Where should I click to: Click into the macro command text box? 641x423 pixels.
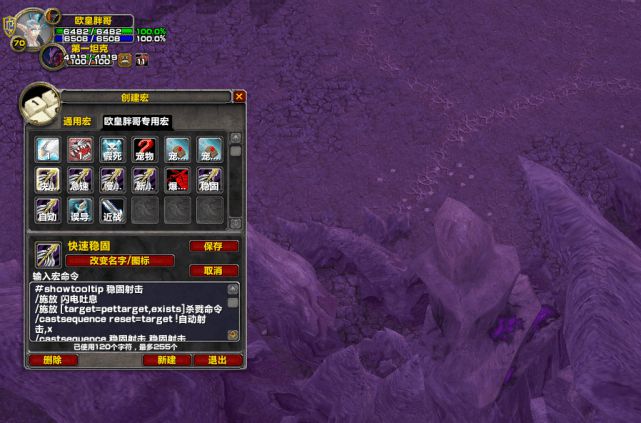pyautogui.click(x=128, y=312)
